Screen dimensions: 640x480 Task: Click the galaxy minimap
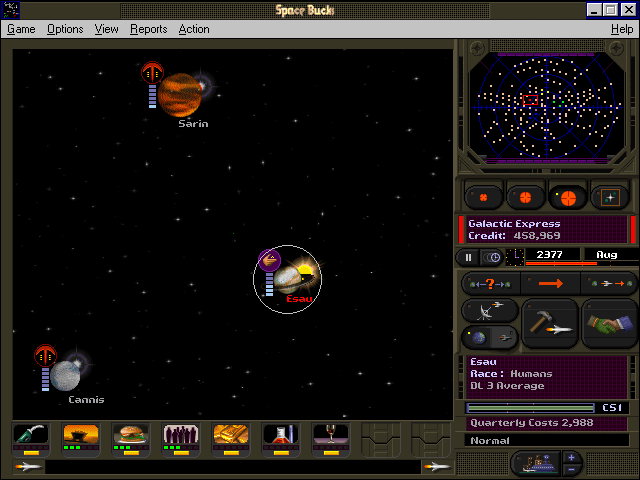[x=546, y=106]
